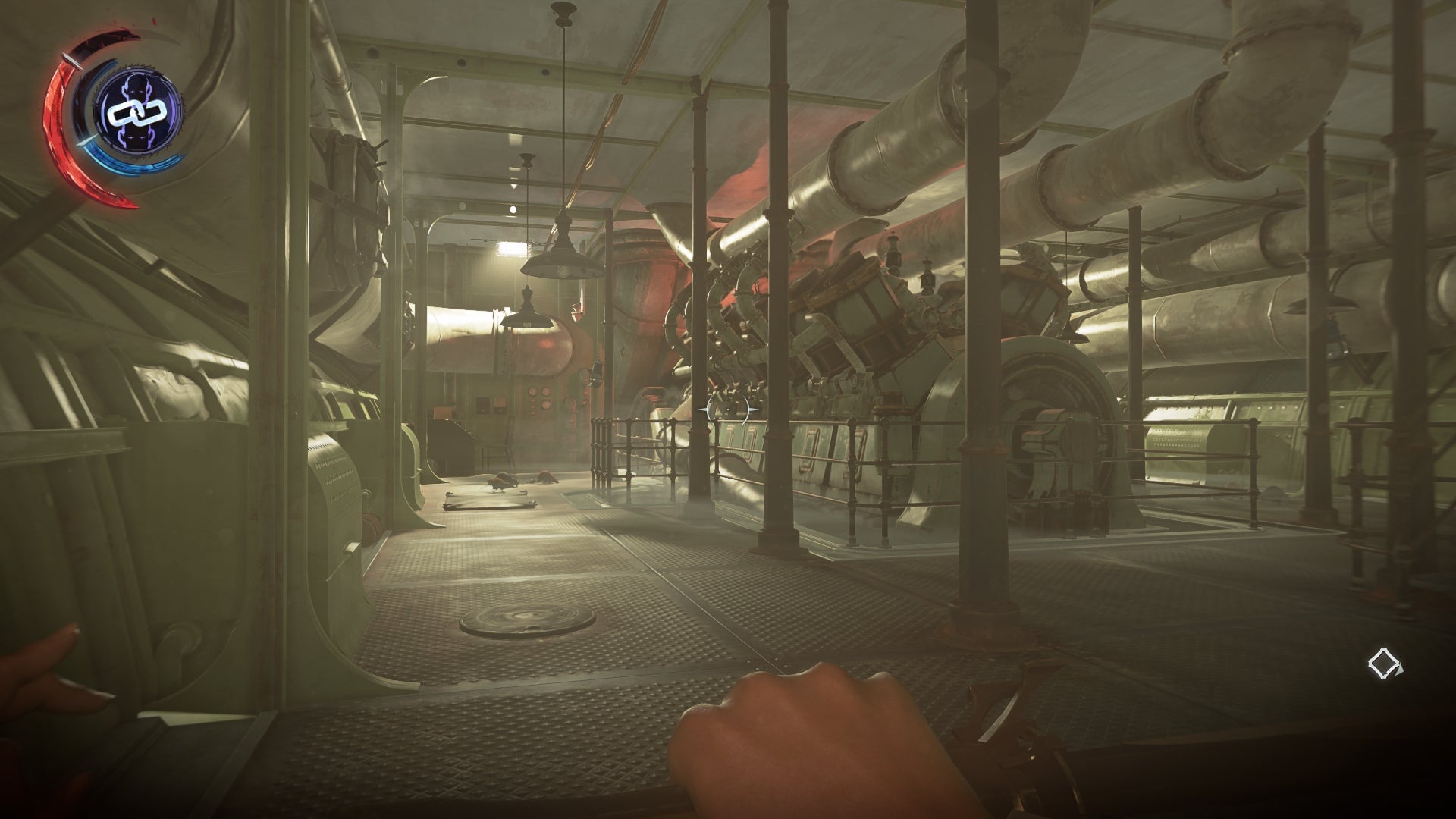Click the small arrow beside the diamond marker

click(1400, 670)
